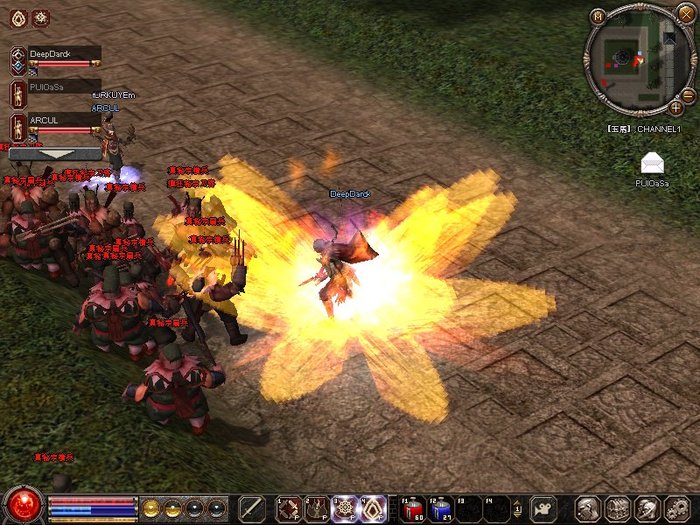The width and height of the screenshot is (700, 525).
Task: Activate the glowing snowflake skill
Action: point(345,508)
